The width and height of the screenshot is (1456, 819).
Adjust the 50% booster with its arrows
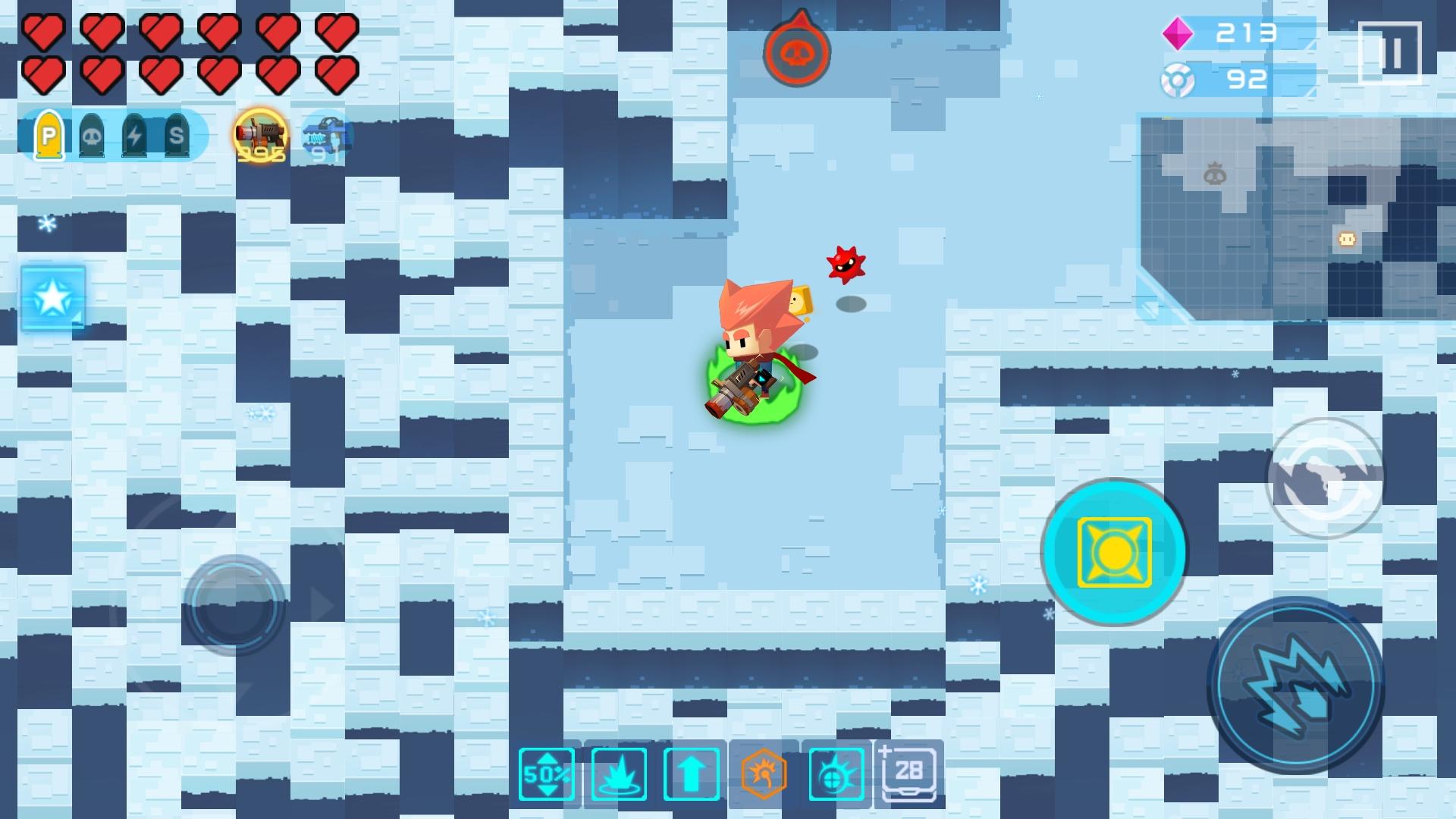pyautogui.click(x=544, y=772)
